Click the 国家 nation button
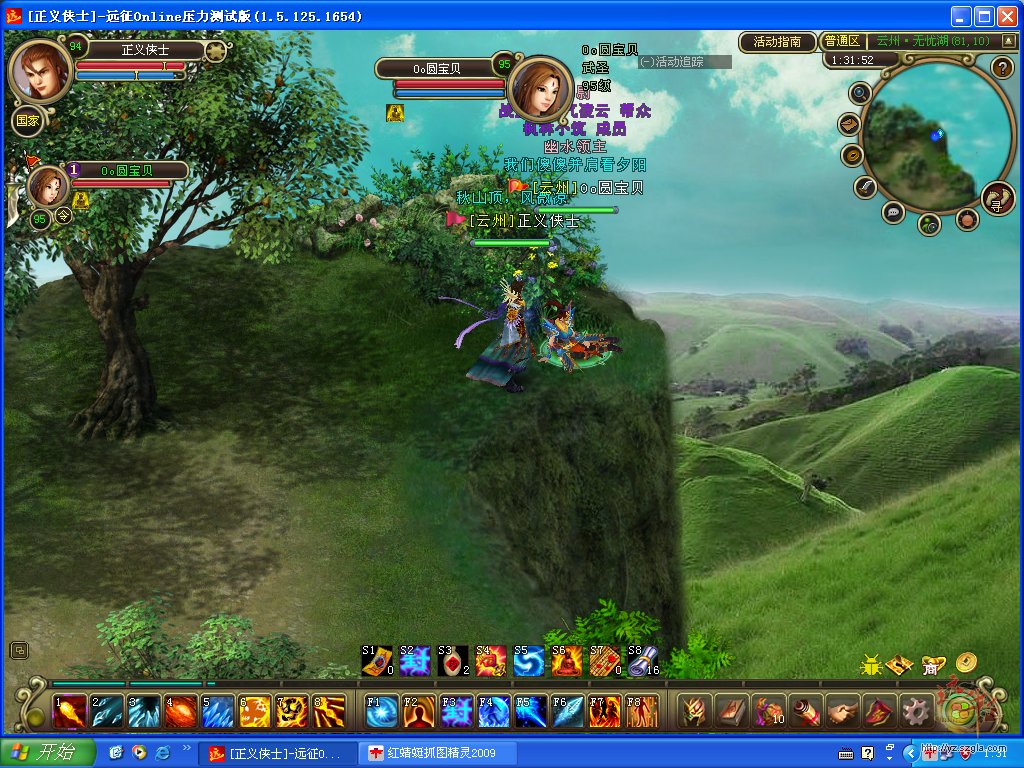1024x768 pixels. click(x=26, y=121)
